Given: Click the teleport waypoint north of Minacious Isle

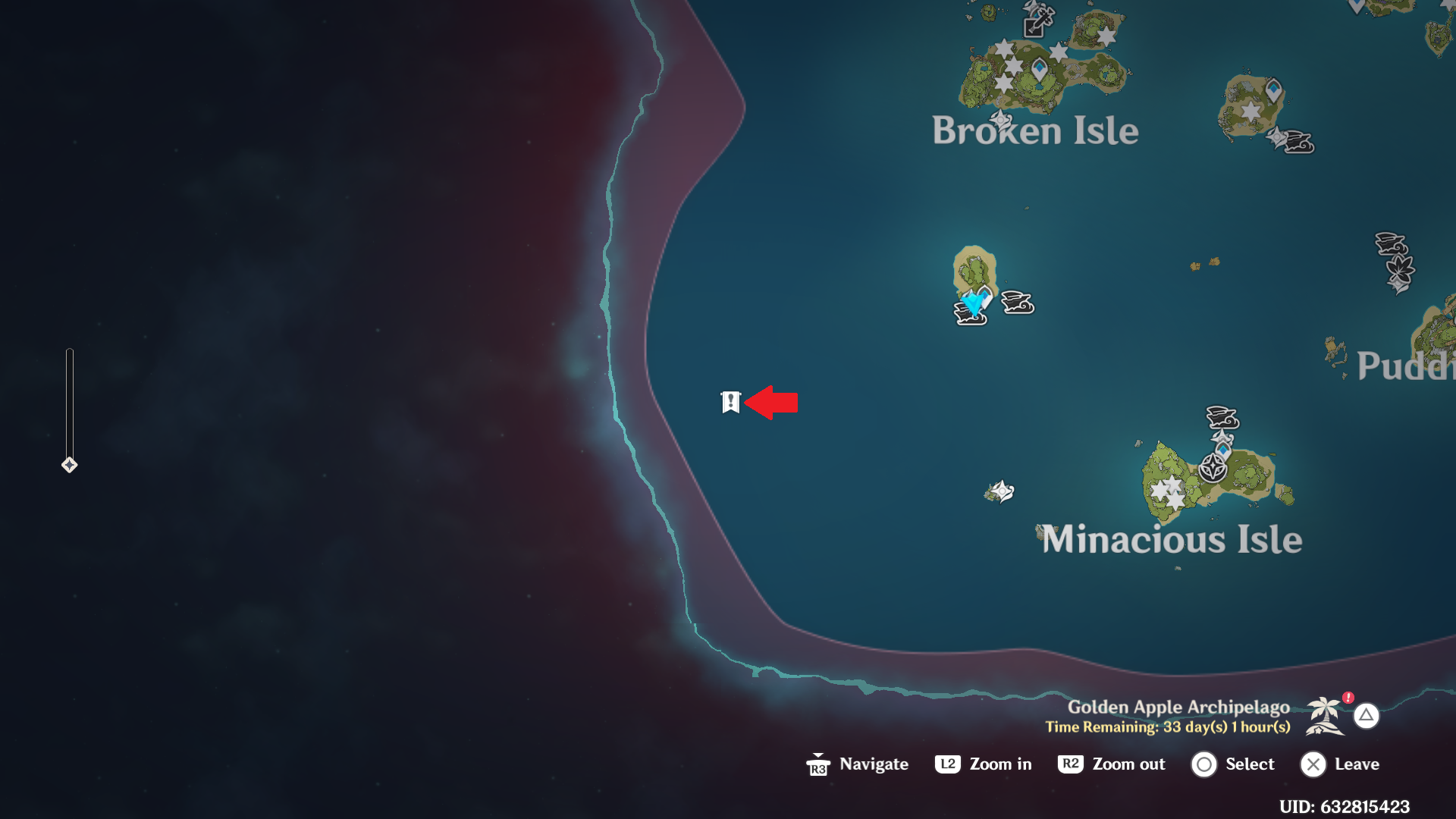Looking at the screenshot, I should tap(1224, 448).
